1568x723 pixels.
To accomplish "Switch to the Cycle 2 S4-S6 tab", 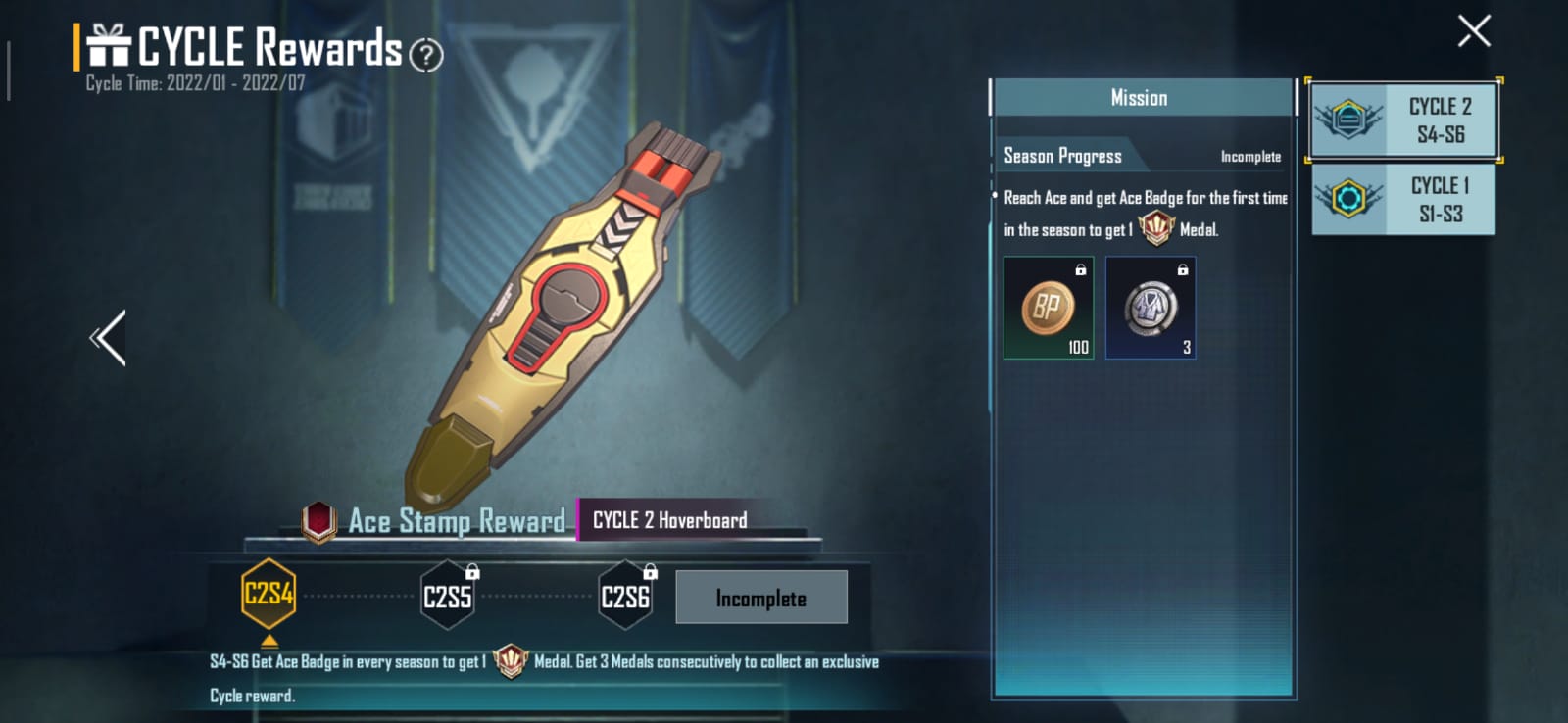I will tap(1403, 120).
